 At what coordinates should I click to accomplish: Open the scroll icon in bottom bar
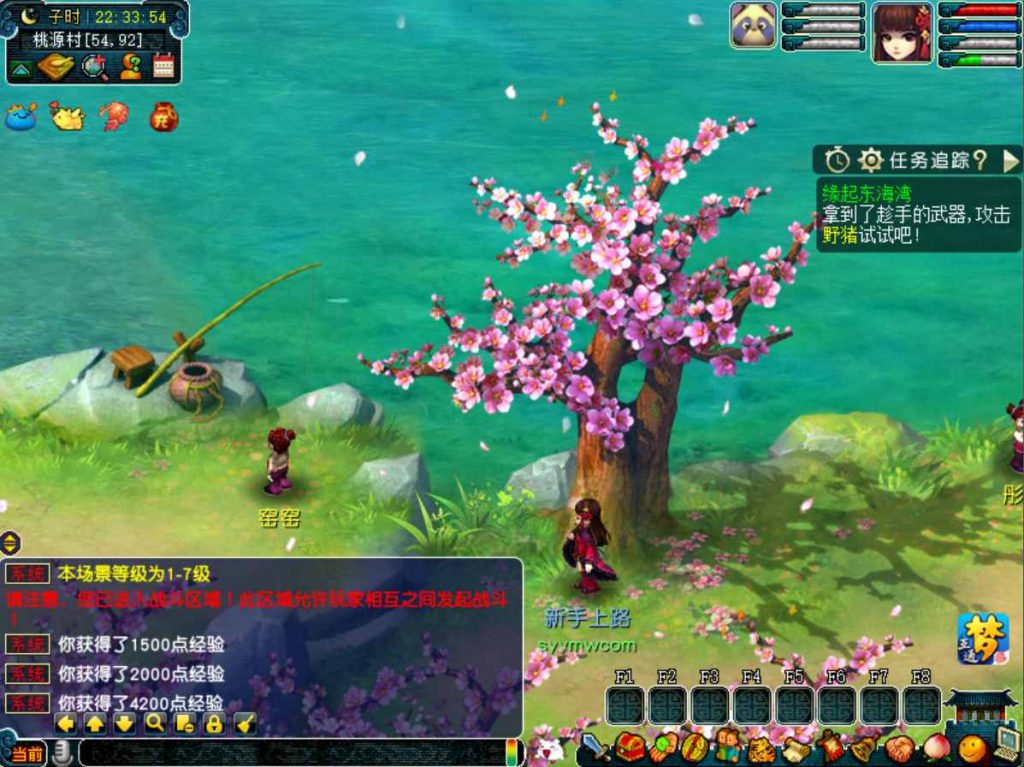pos(796,747)
